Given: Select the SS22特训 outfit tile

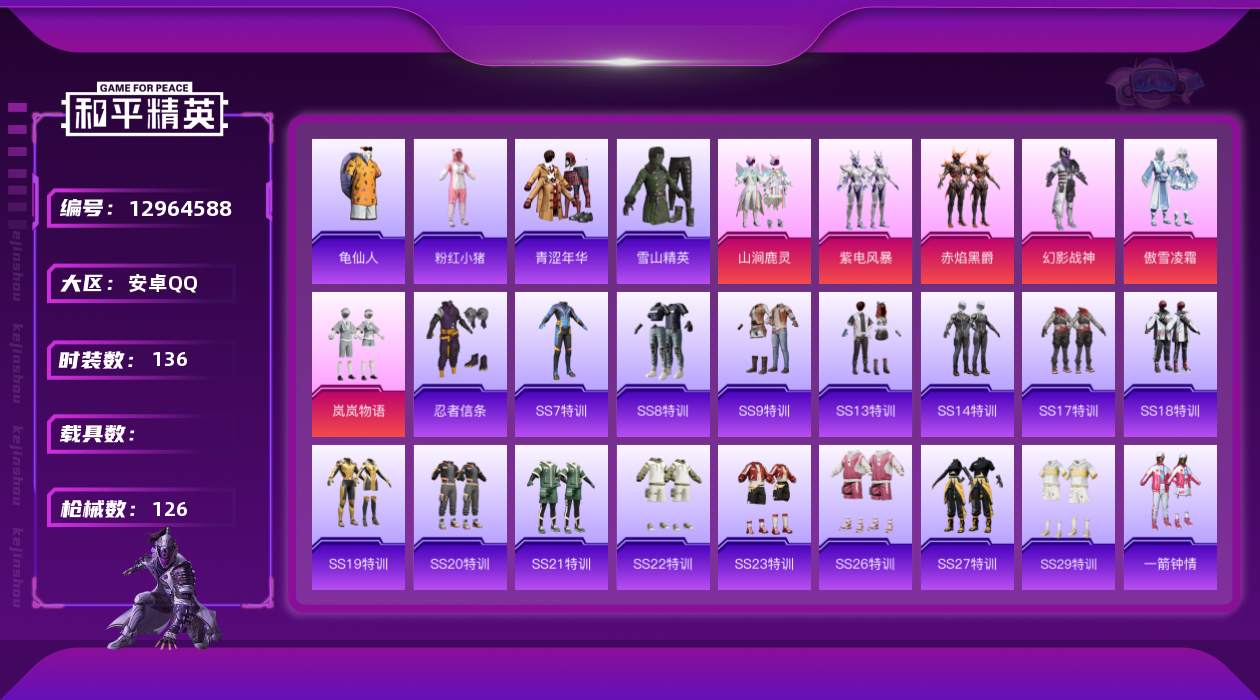Looking at the screenshot, I should point(663,517).
